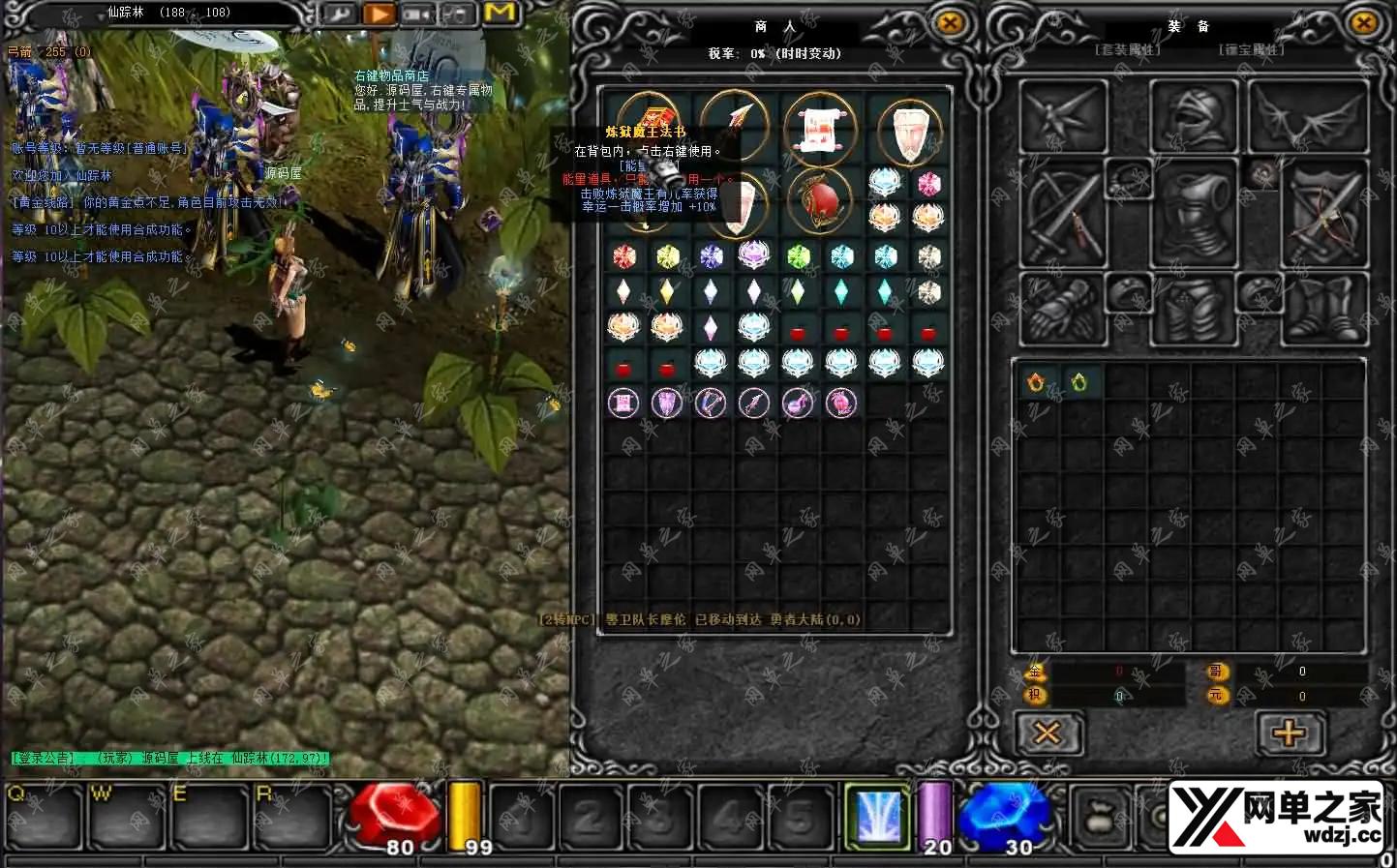Viewport: 1397px width, 868px height.
Task: Choose the gloves equipment slot
Action: point(1063,310)
